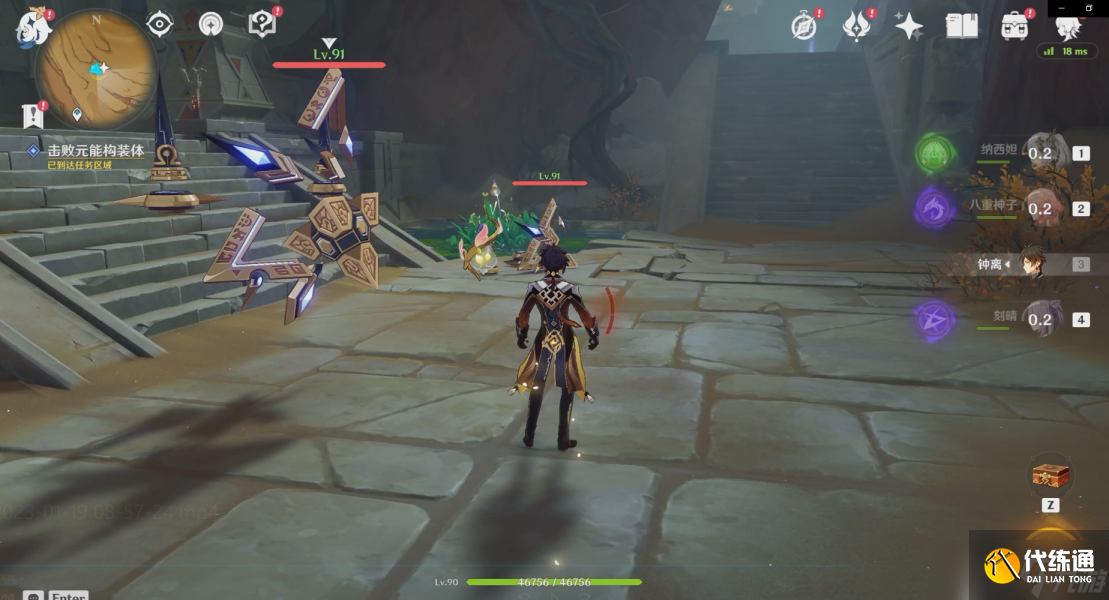Open the compass events icon
Image resolution: width=1109 pixels, height=600 pixels.
[804, 26]
